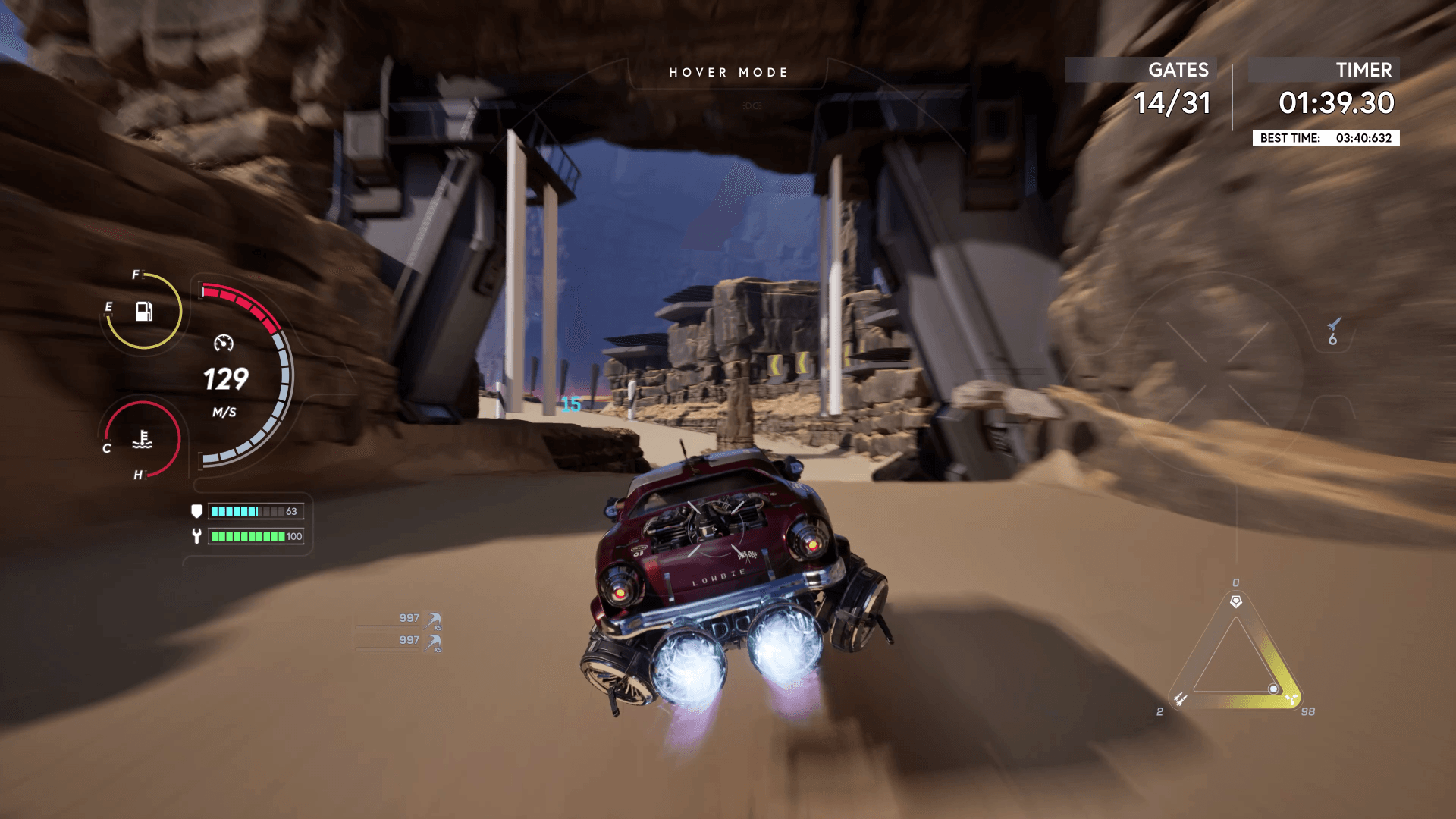Select the fuel pump icon on the fuel gauge
This screenshot has width=1456, height=819.
click(145, 312)
